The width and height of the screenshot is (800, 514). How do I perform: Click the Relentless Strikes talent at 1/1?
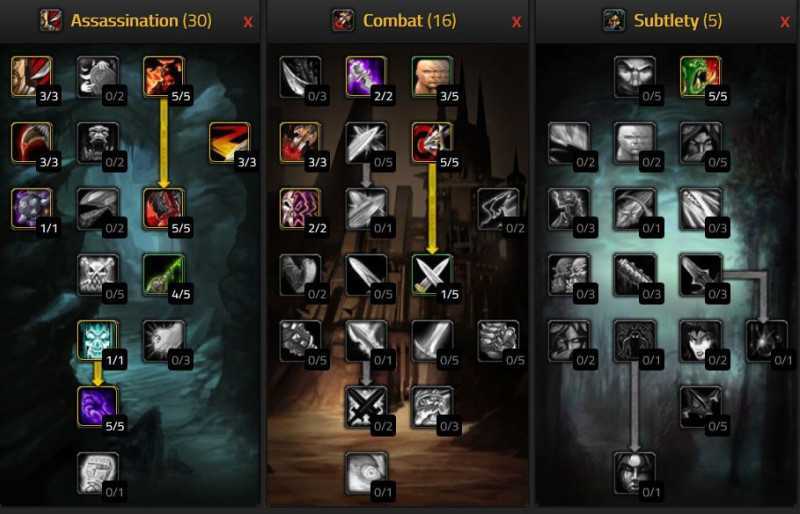31,208
